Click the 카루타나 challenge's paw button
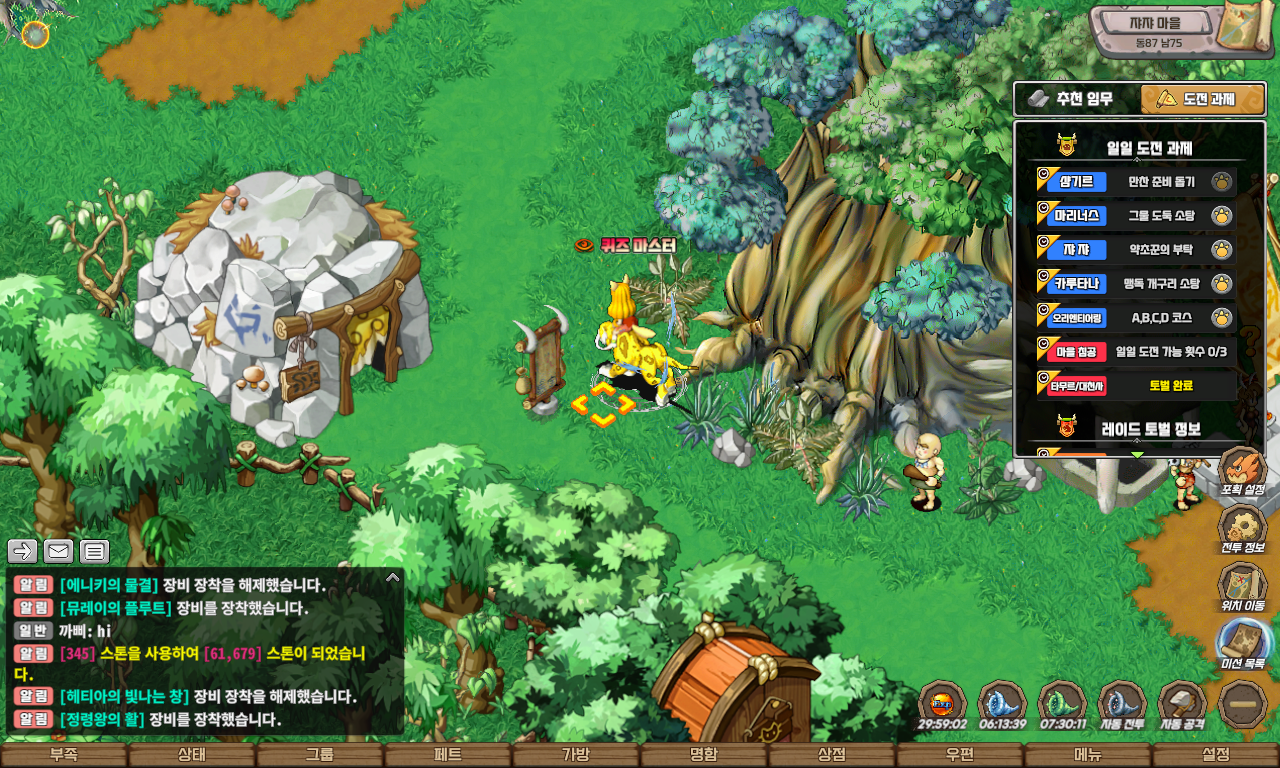 click(x=1221, y=284)
